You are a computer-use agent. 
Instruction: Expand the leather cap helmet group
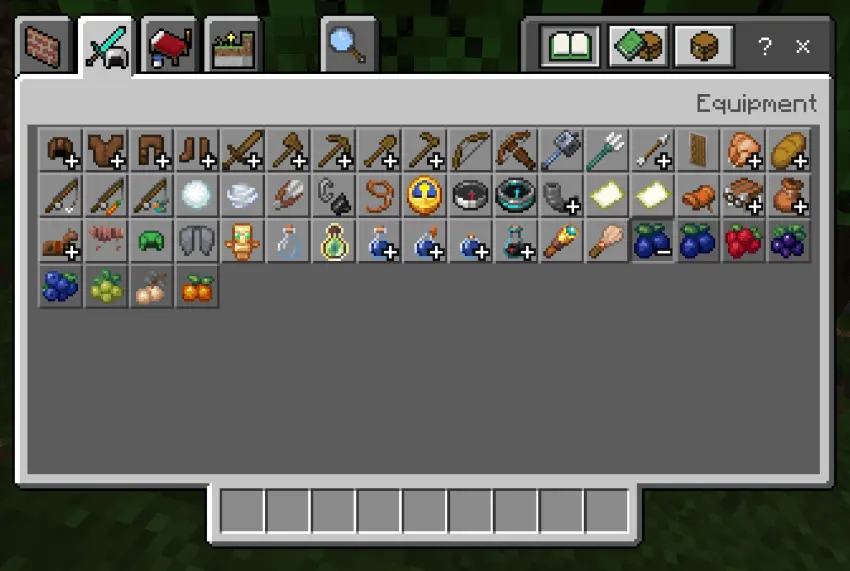click(60, 149)
